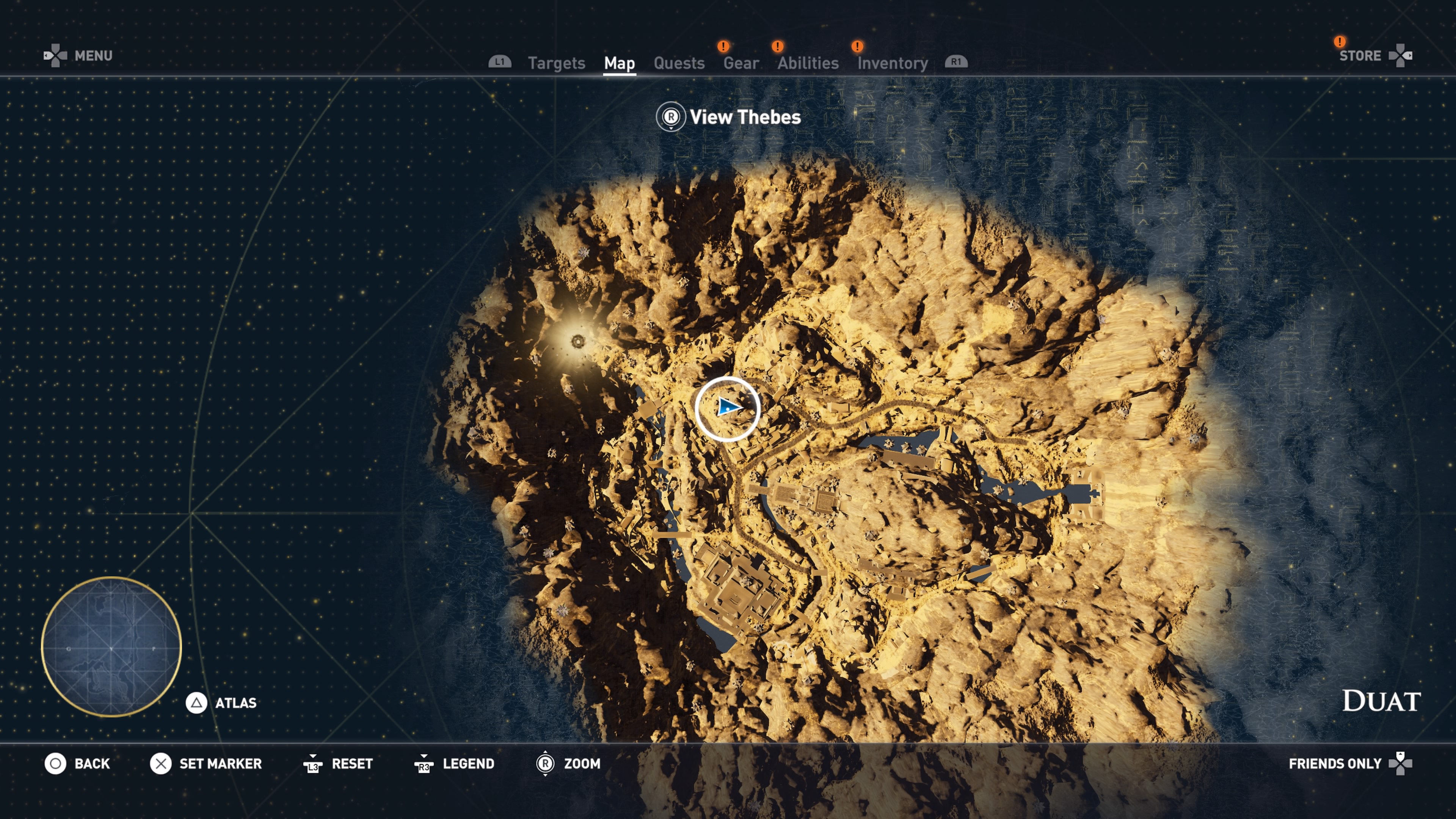Switch to the Targets tab
Image resolution: width=1456 pixels, height=819 pixels.
click(x=556, y=63)
